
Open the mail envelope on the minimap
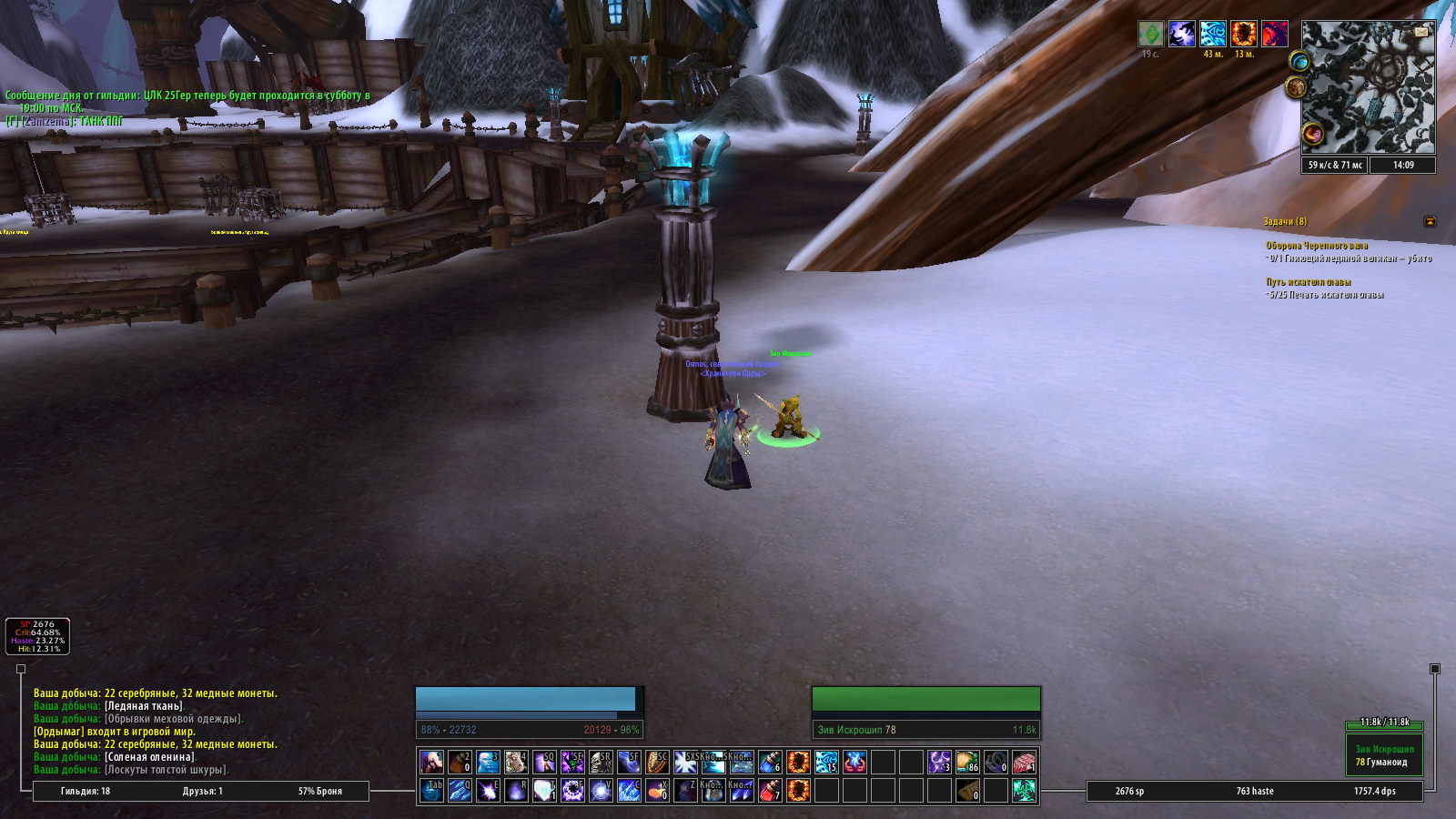tap(1421, 31)
